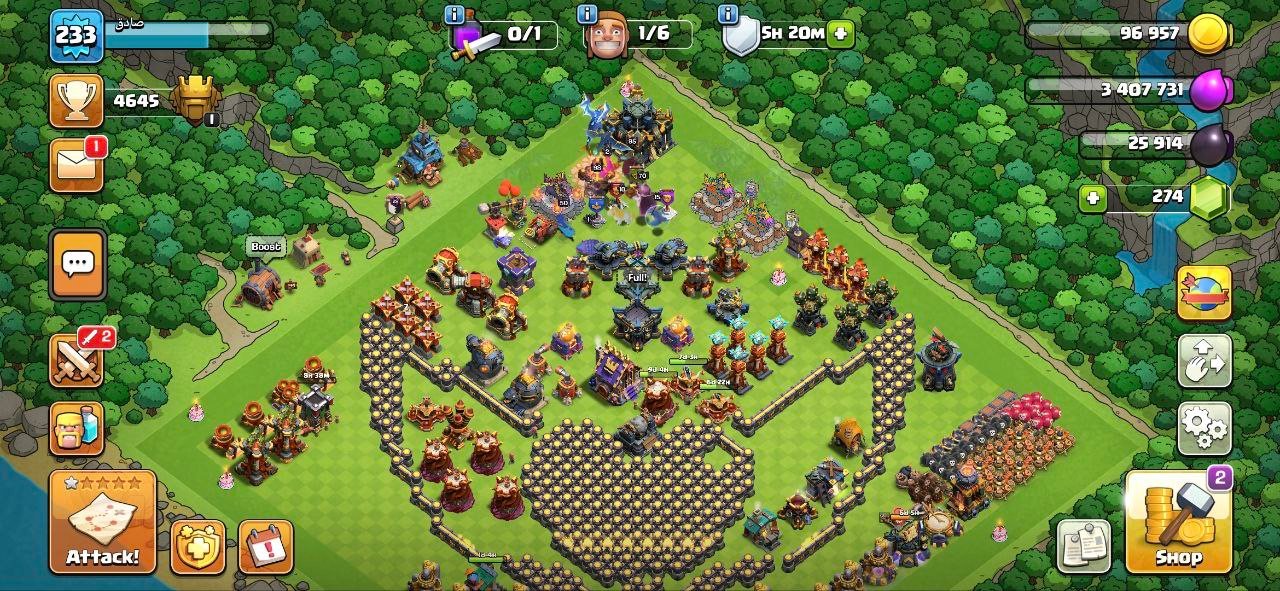Open the ribbon globe button
Viewport: 1280px width, 591px height.
(x=1204, y=292)
